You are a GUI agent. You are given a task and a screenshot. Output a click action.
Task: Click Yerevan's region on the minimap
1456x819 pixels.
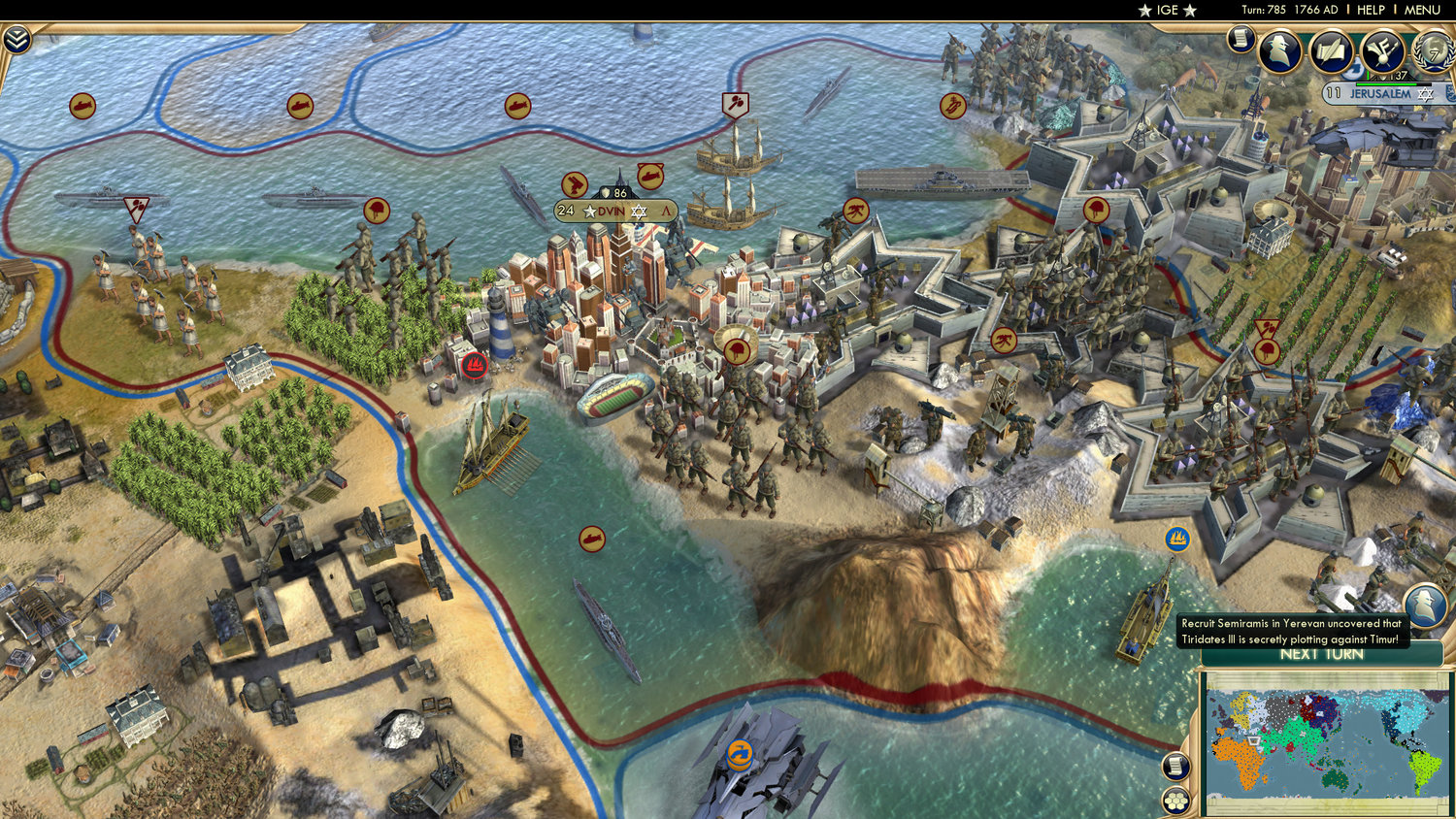[x=1253, y=740]
